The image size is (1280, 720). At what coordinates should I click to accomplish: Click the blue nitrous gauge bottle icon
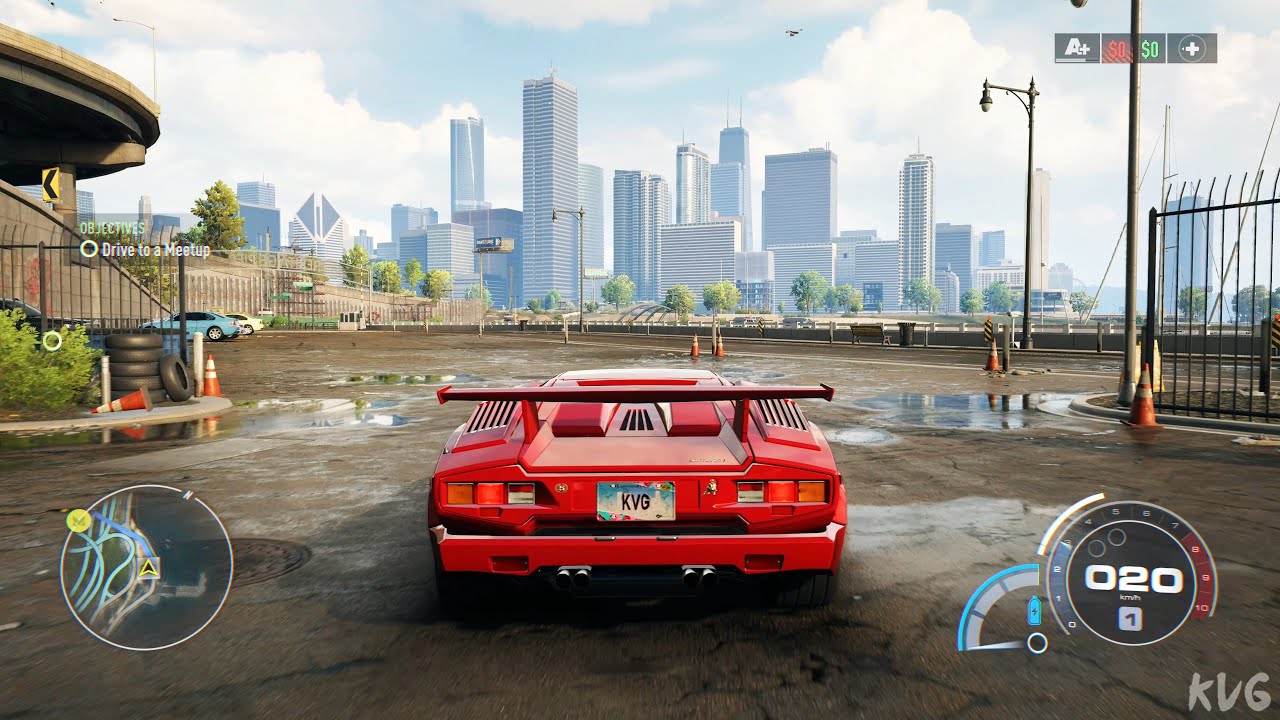coord(1034,610)
